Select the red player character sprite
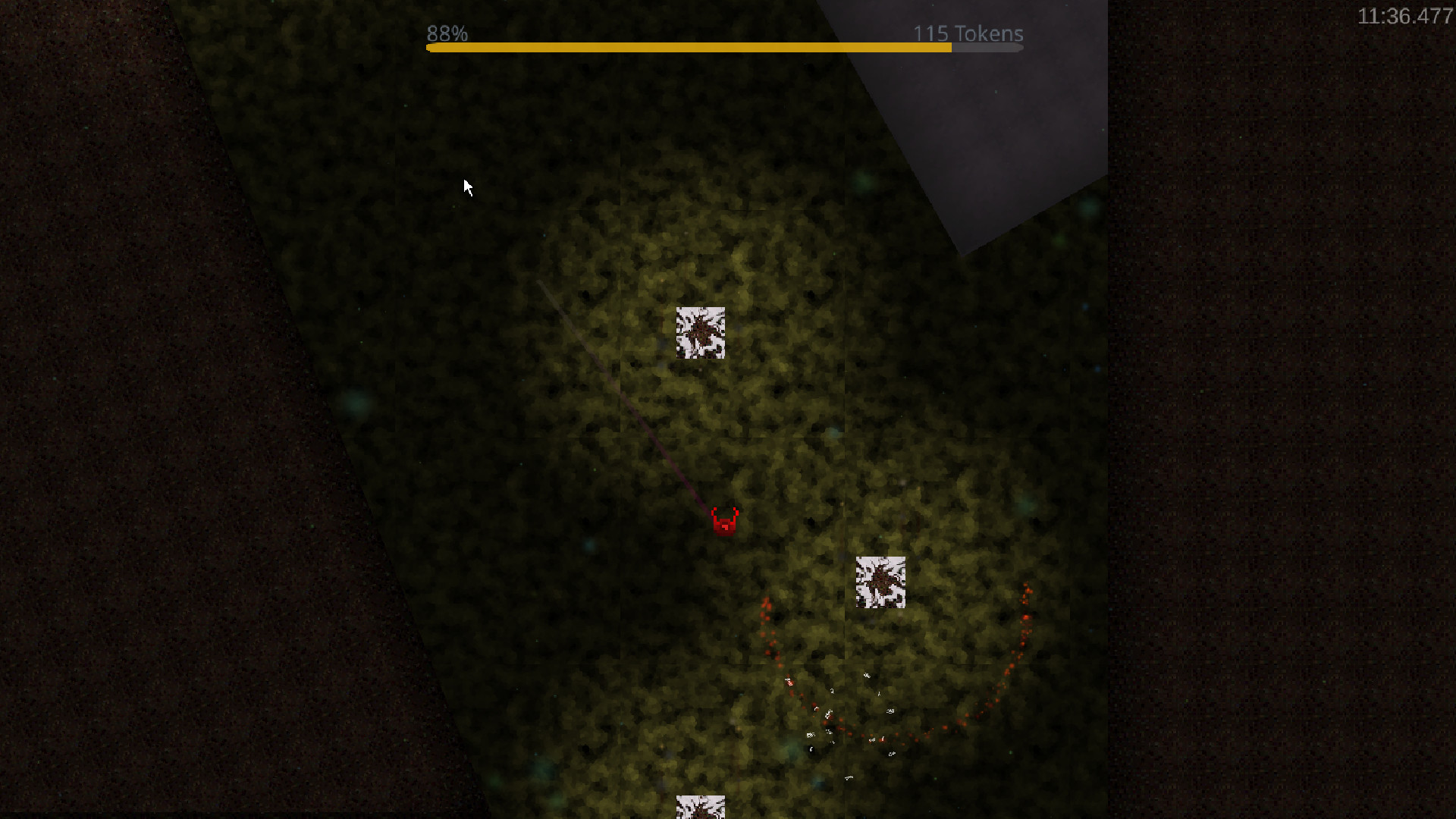 (724, 523)
